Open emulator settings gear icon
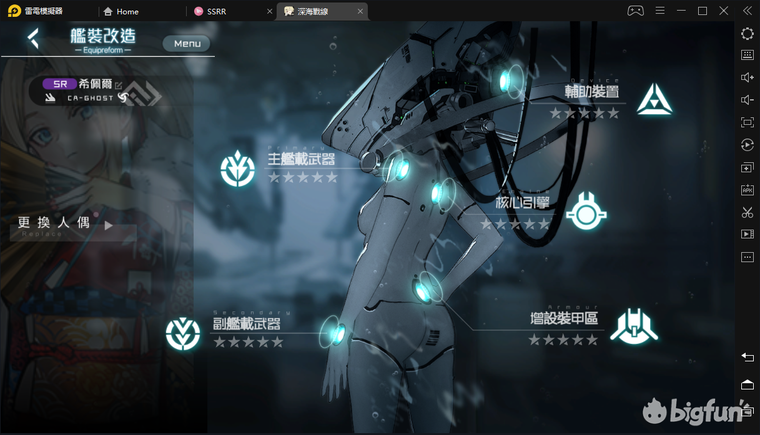Viewport: 760px width, 435px height. [747, 33]
